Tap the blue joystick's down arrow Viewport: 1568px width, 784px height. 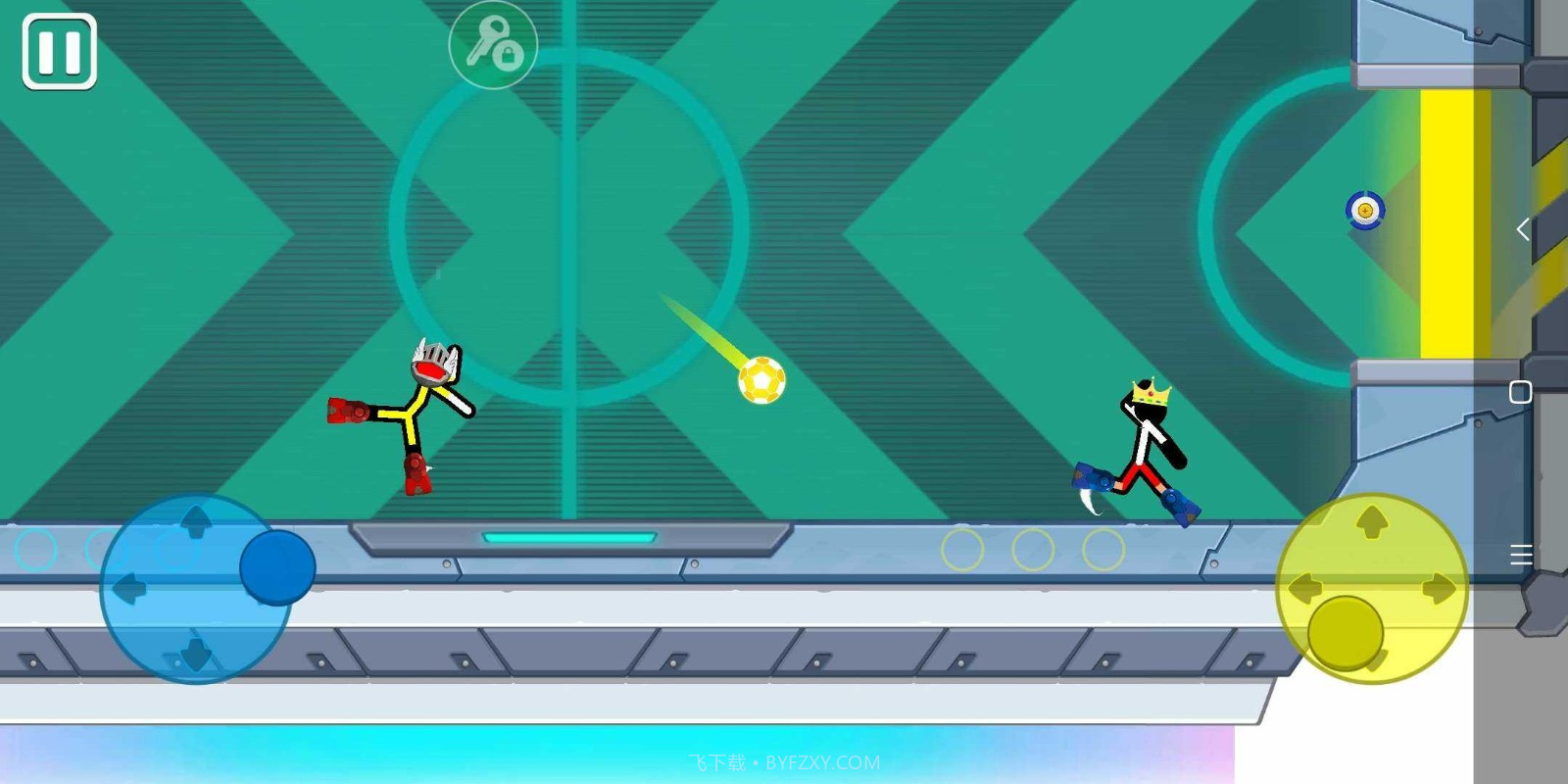[196, 654]
